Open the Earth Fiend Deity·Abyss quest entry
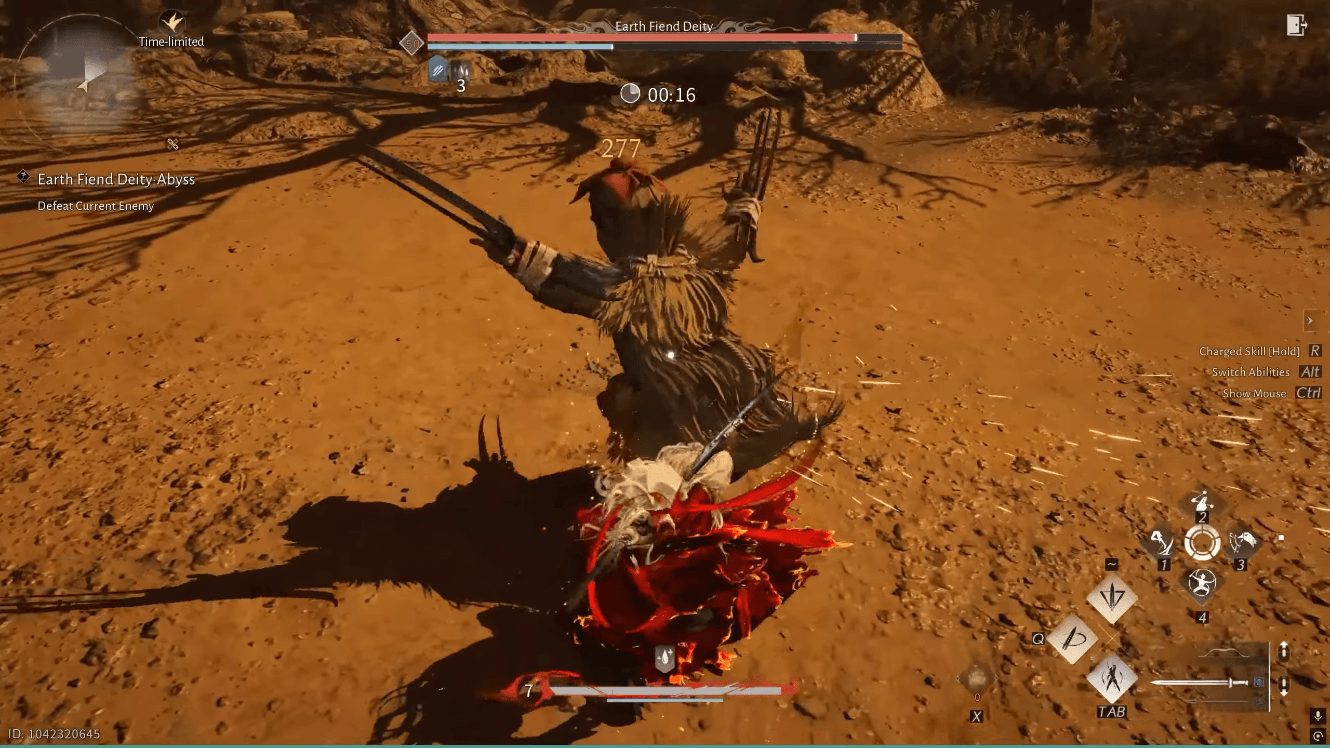 pos(115,179)
